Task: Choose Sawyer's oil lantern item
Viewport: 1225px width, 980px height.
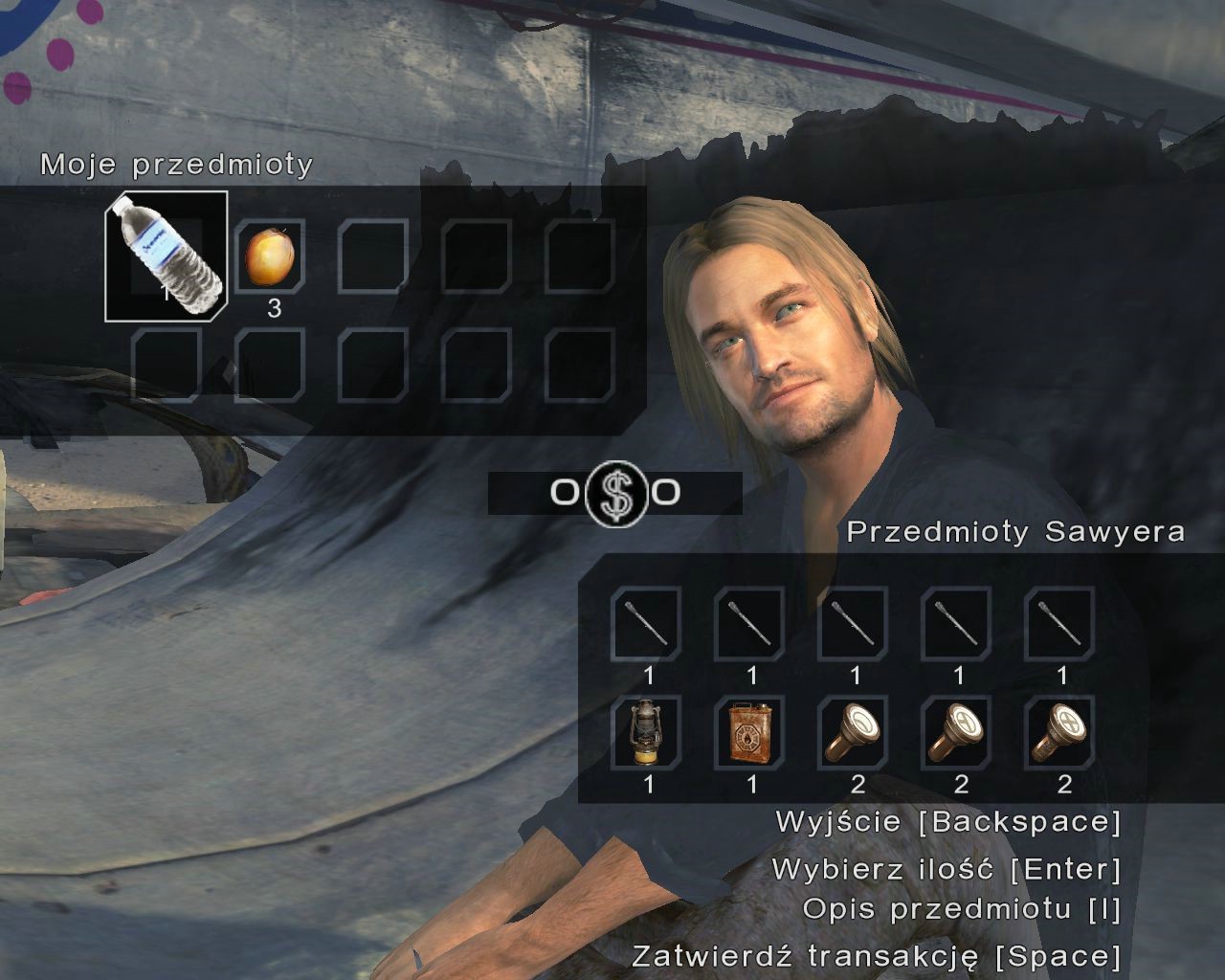Action: coord(647,732)
